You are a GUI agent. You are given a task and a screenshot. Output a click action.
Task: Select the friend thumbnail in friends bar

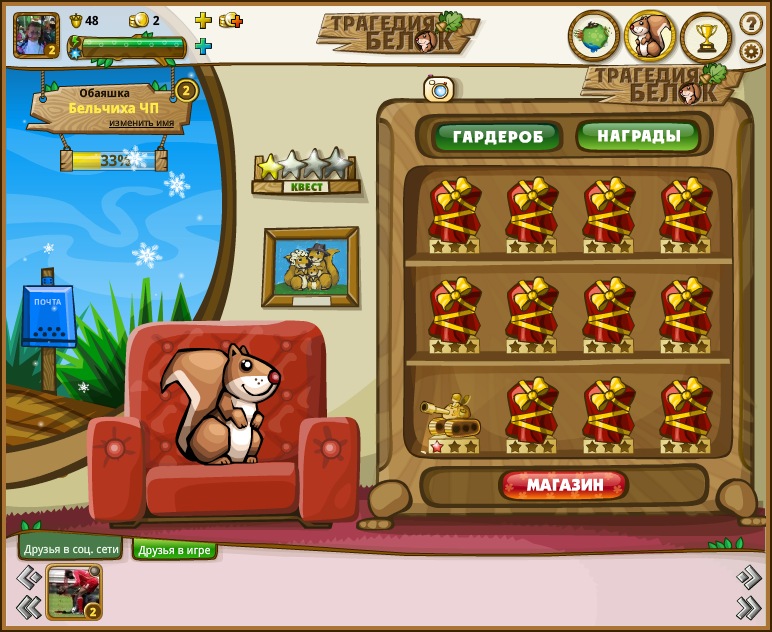74,591
